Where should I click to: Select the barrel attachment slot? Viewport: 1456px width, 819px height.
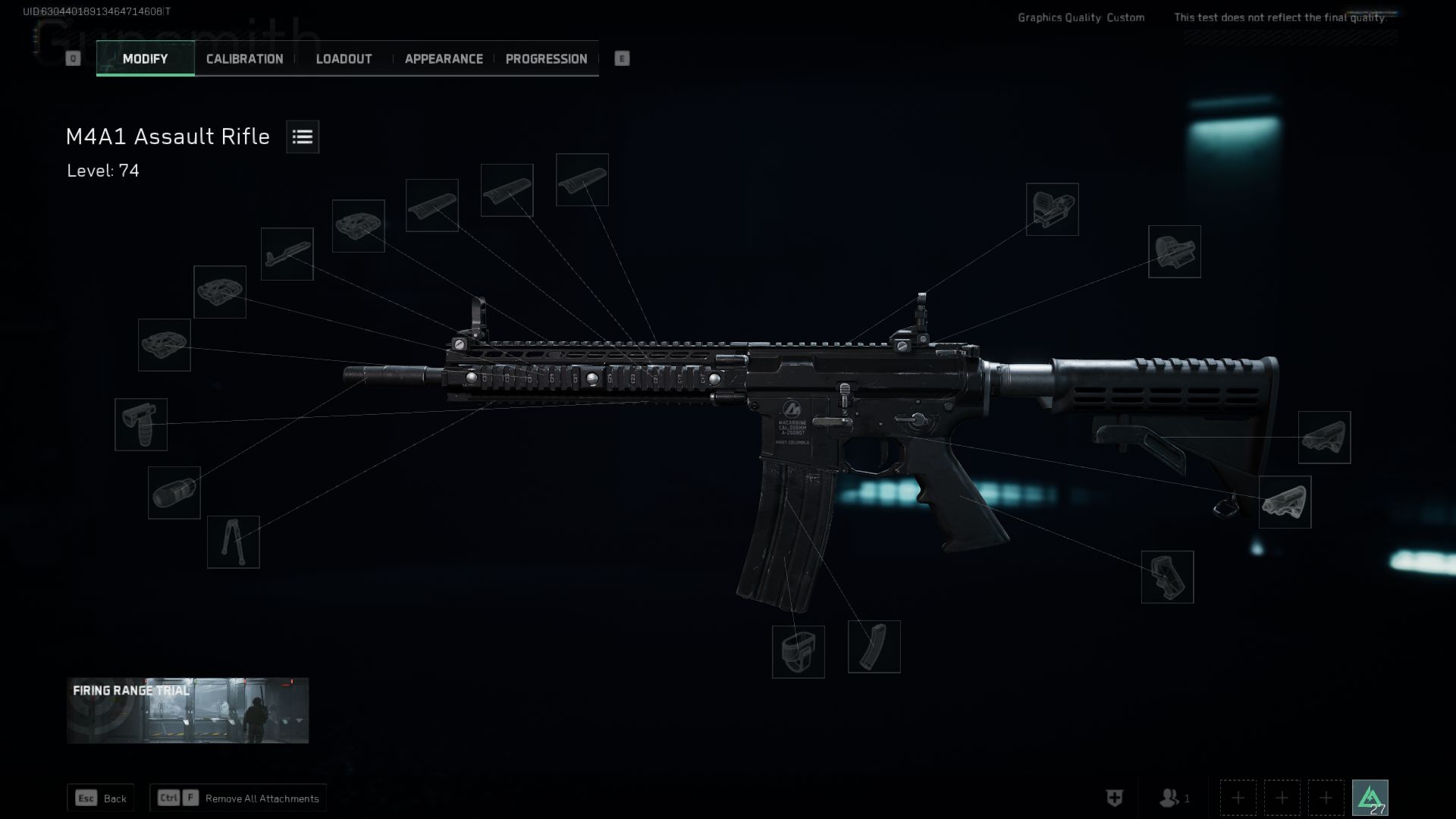tap(287, 254)
